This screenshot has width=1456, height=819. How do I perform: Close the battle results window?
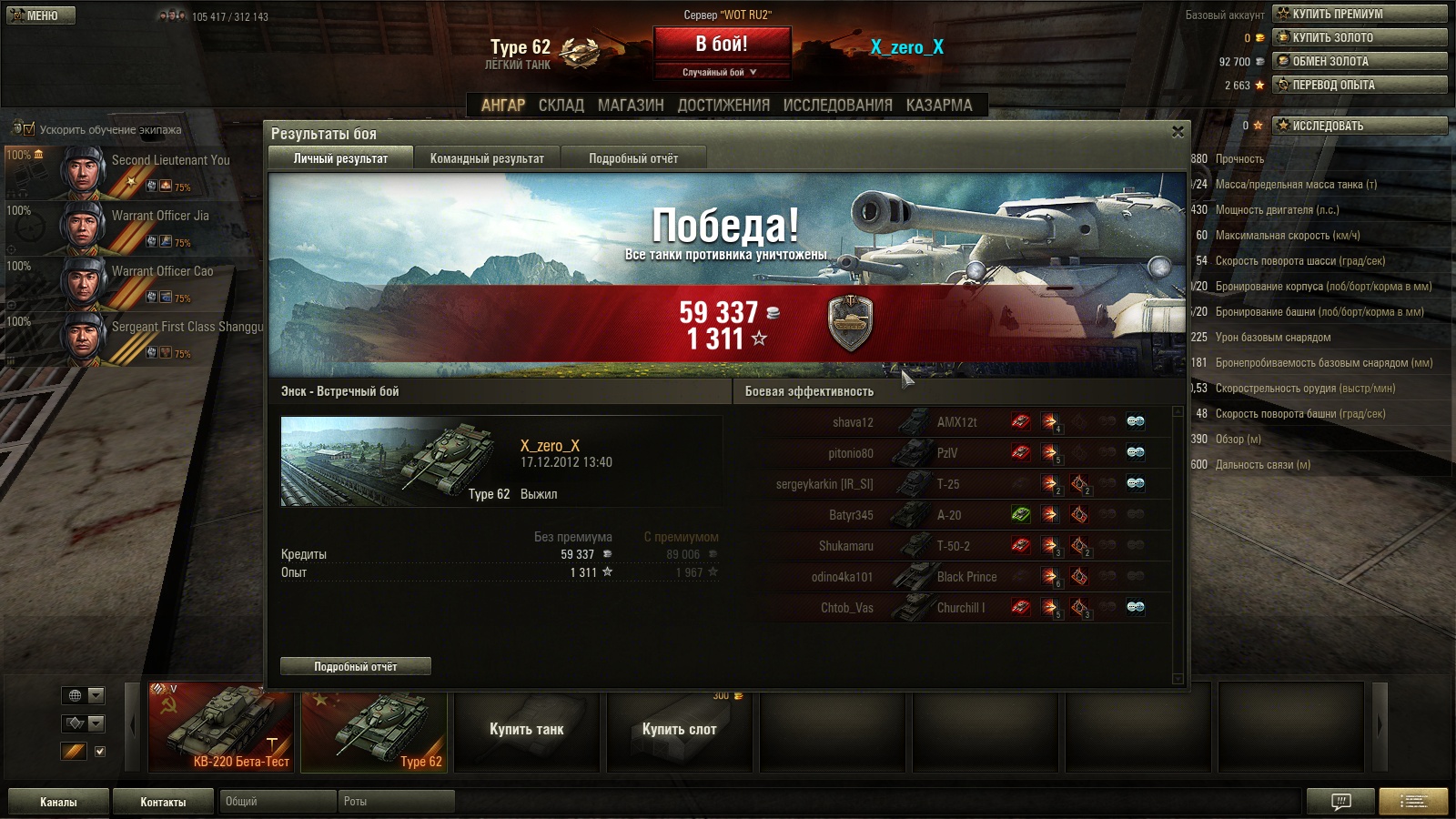(x=1178, y=132)
